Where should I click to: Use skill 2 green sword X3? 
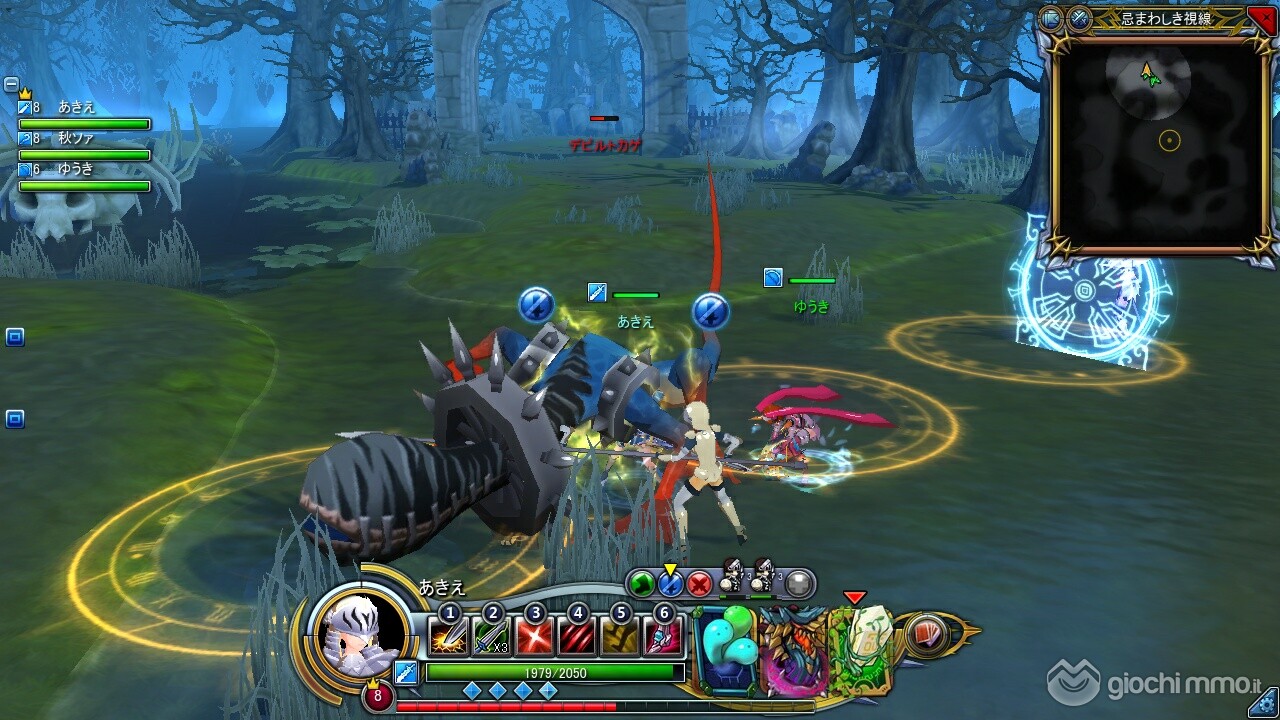491,636
